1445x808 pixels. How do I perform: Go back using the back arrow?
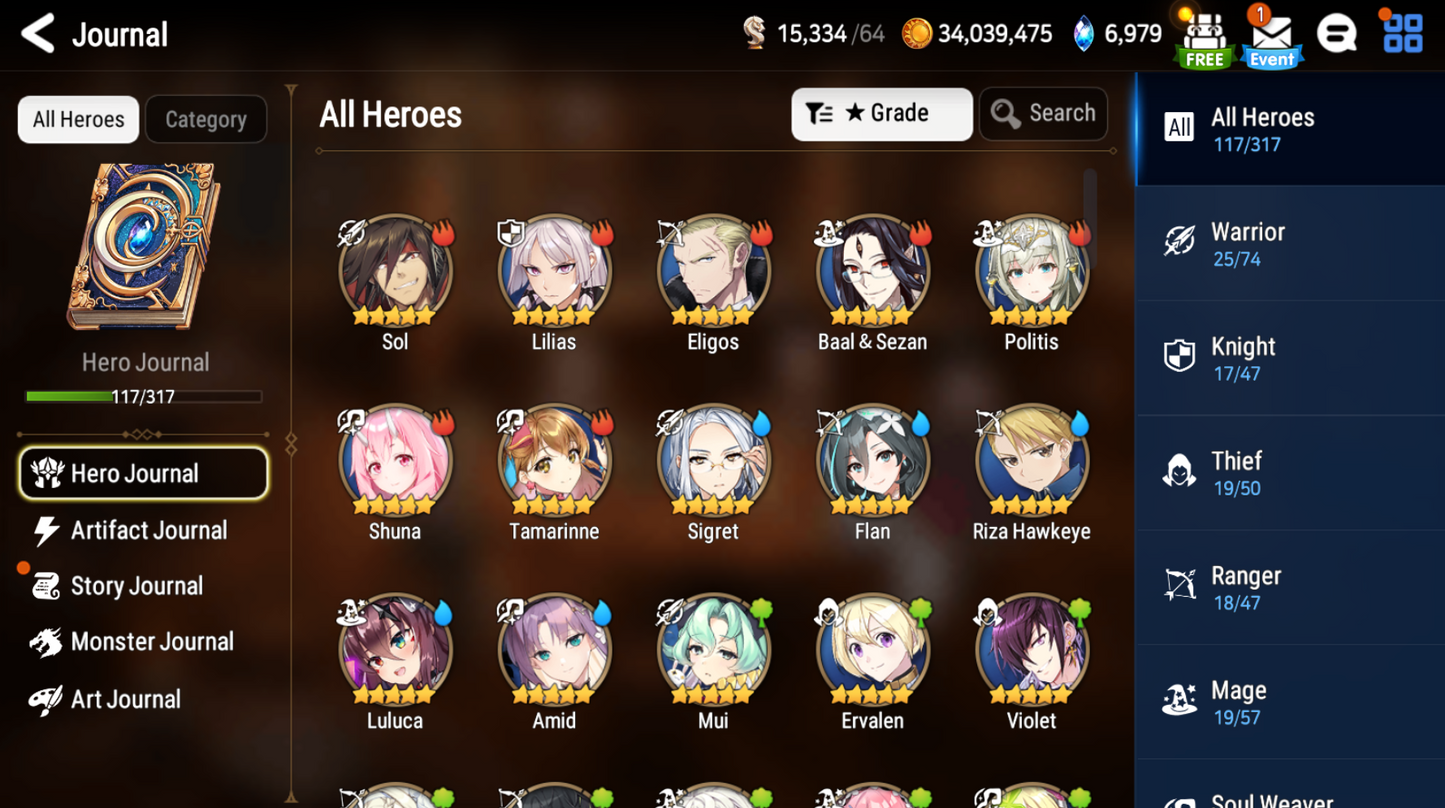point(36,33)
